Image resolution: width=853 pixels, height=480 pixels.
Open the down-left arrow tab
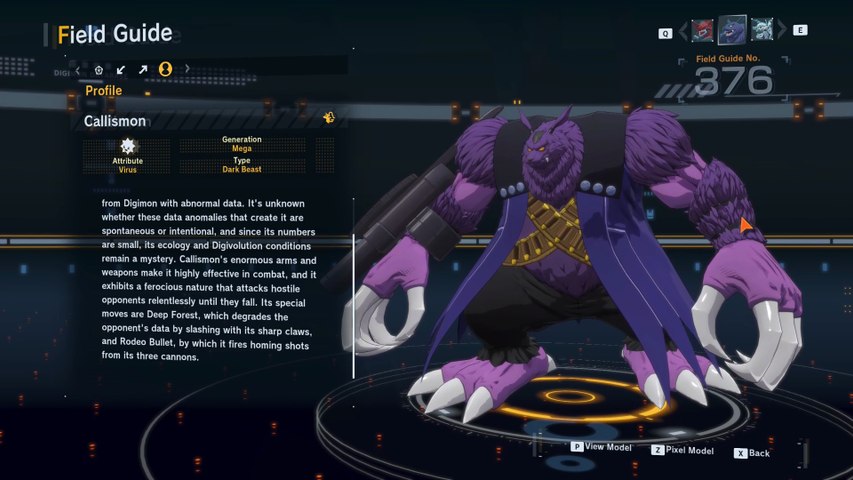pyautogui.click(x=121, y=69)
